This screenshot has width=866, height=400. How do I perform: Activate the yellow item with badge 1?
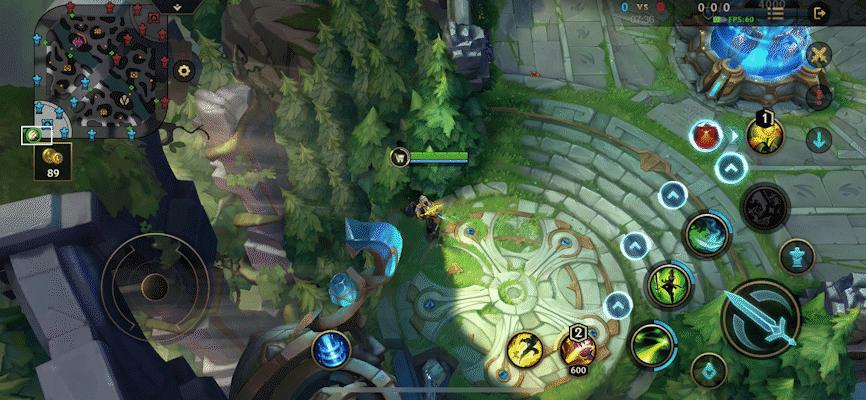pos(763,136)
